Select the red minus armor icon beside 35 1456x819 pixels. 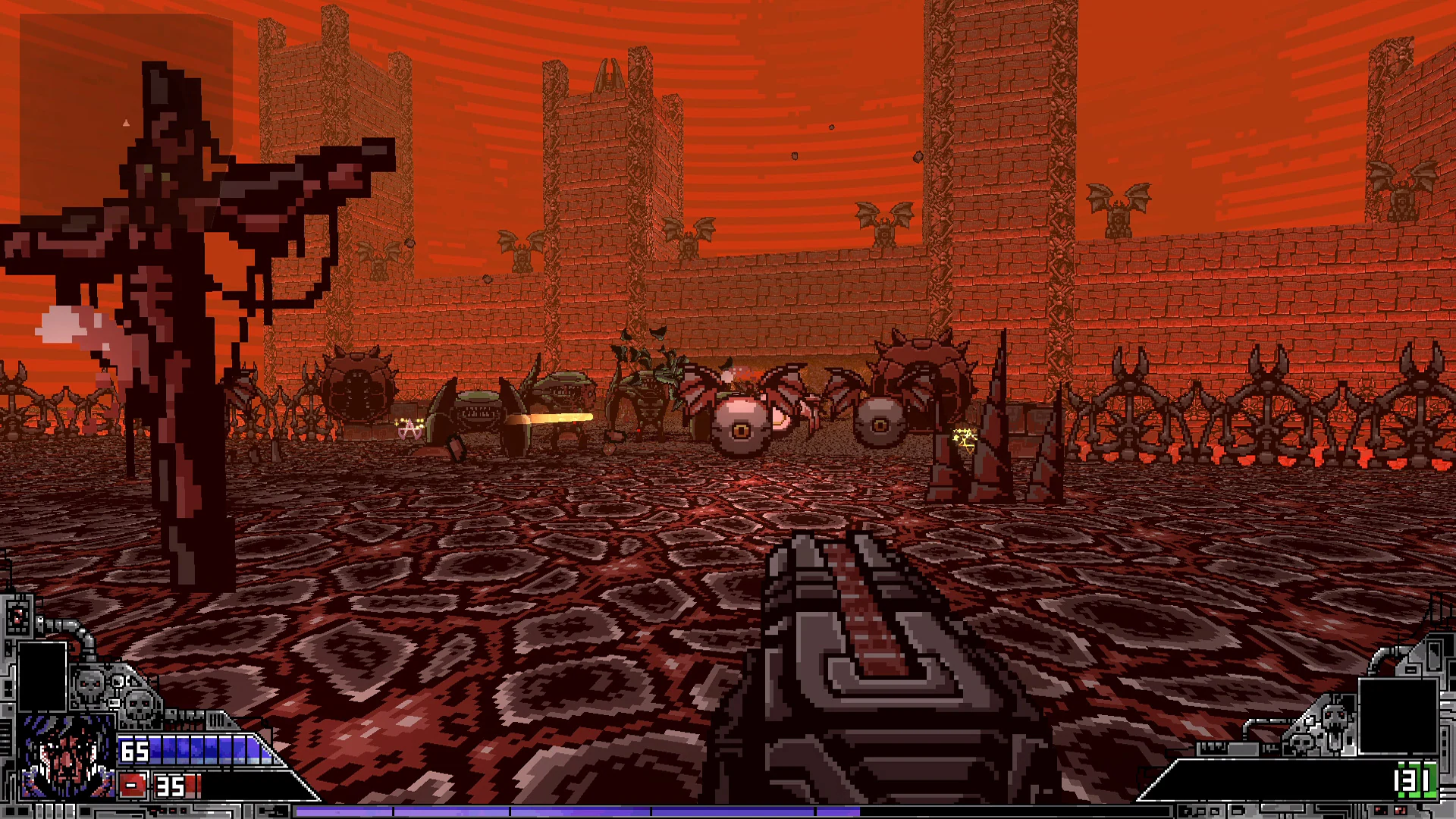[x=133, y=785]
